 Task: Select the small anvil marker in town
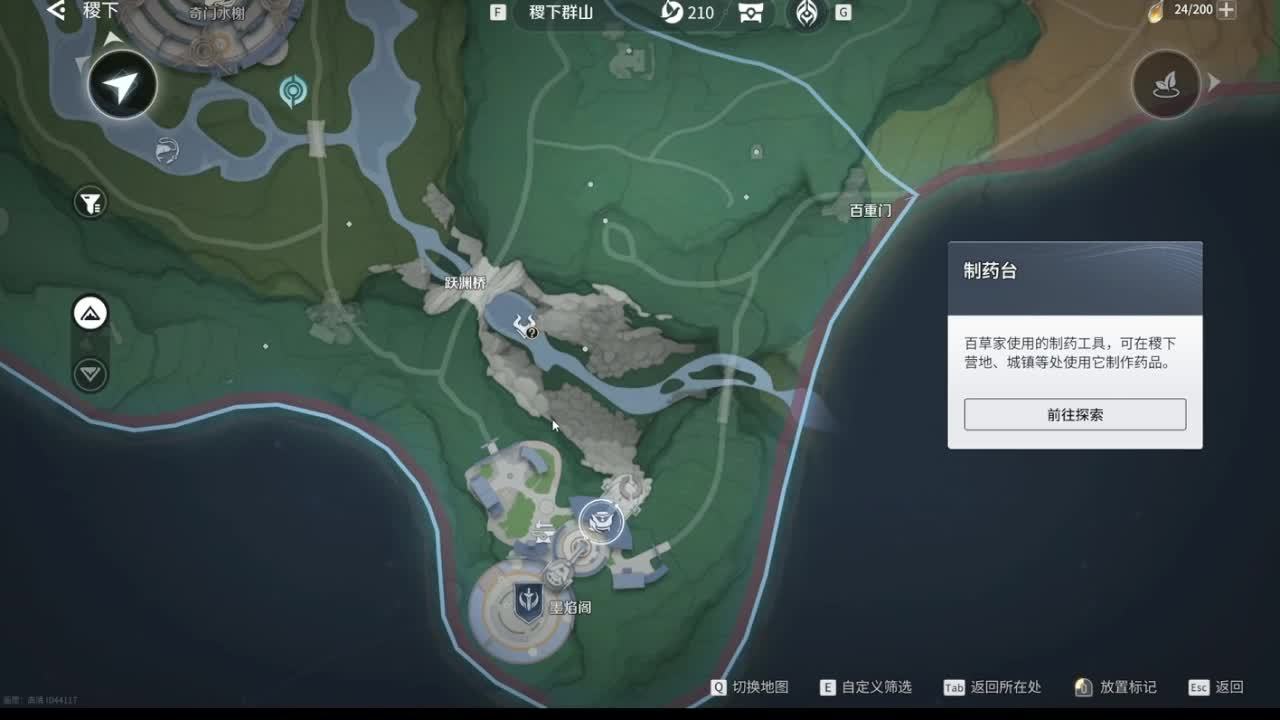[546, 531]
